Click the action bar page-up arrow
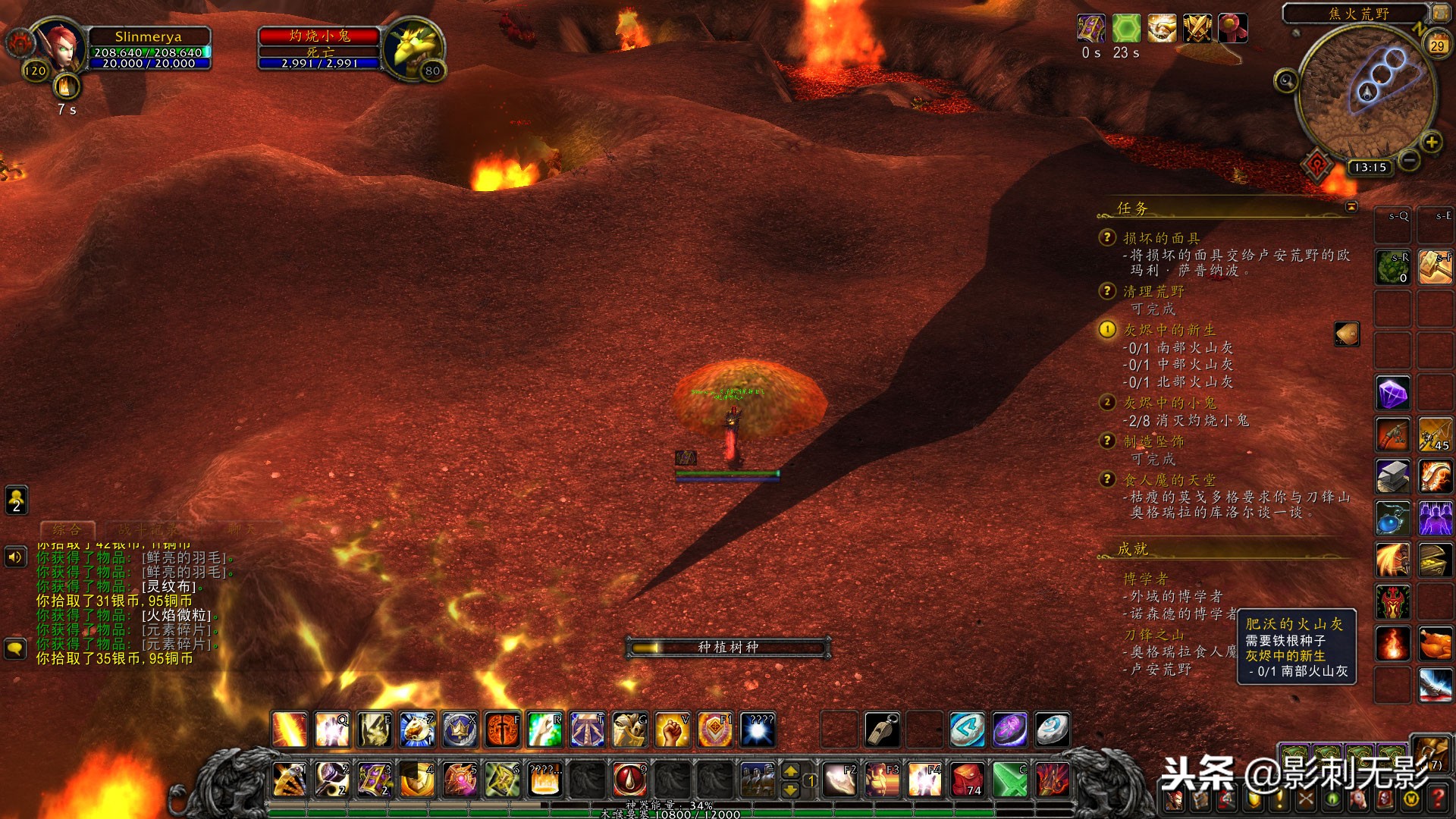The width and height of the screenshot is (1456, 819). [x=790, y=771]
